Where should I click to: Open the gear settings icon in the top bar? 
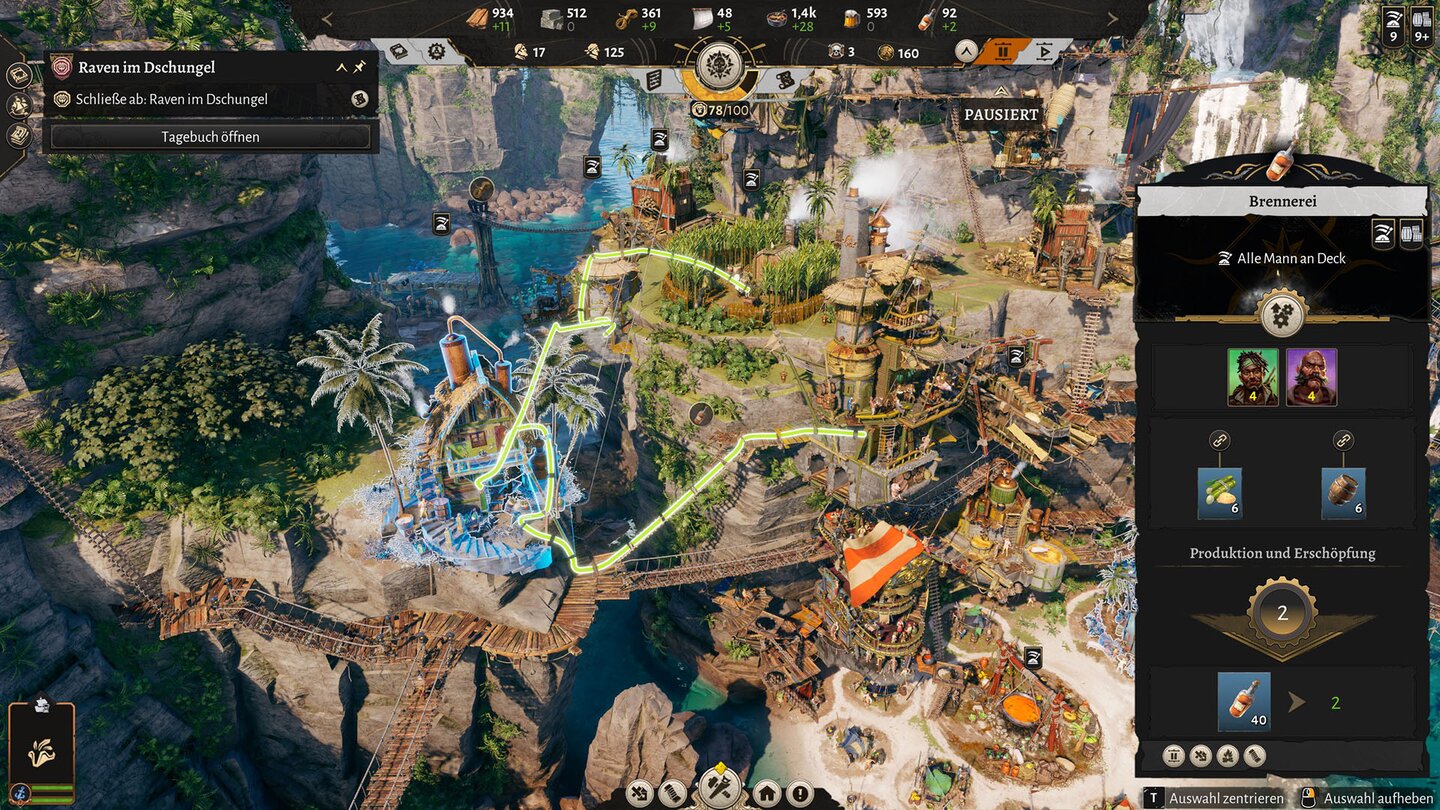tap(435, 51)
